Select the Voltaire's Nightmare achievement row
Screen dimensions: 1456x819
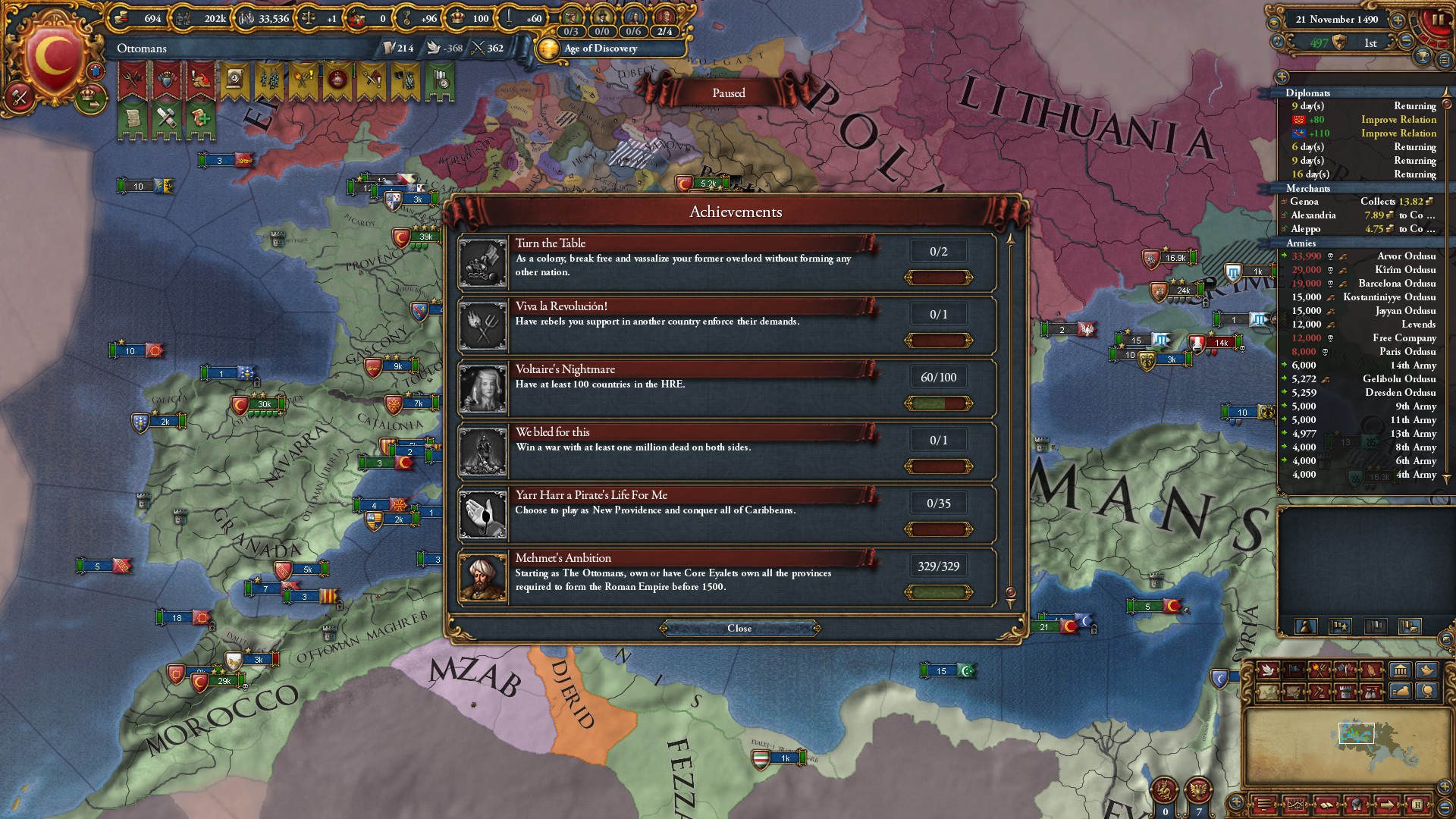[726, 388]
